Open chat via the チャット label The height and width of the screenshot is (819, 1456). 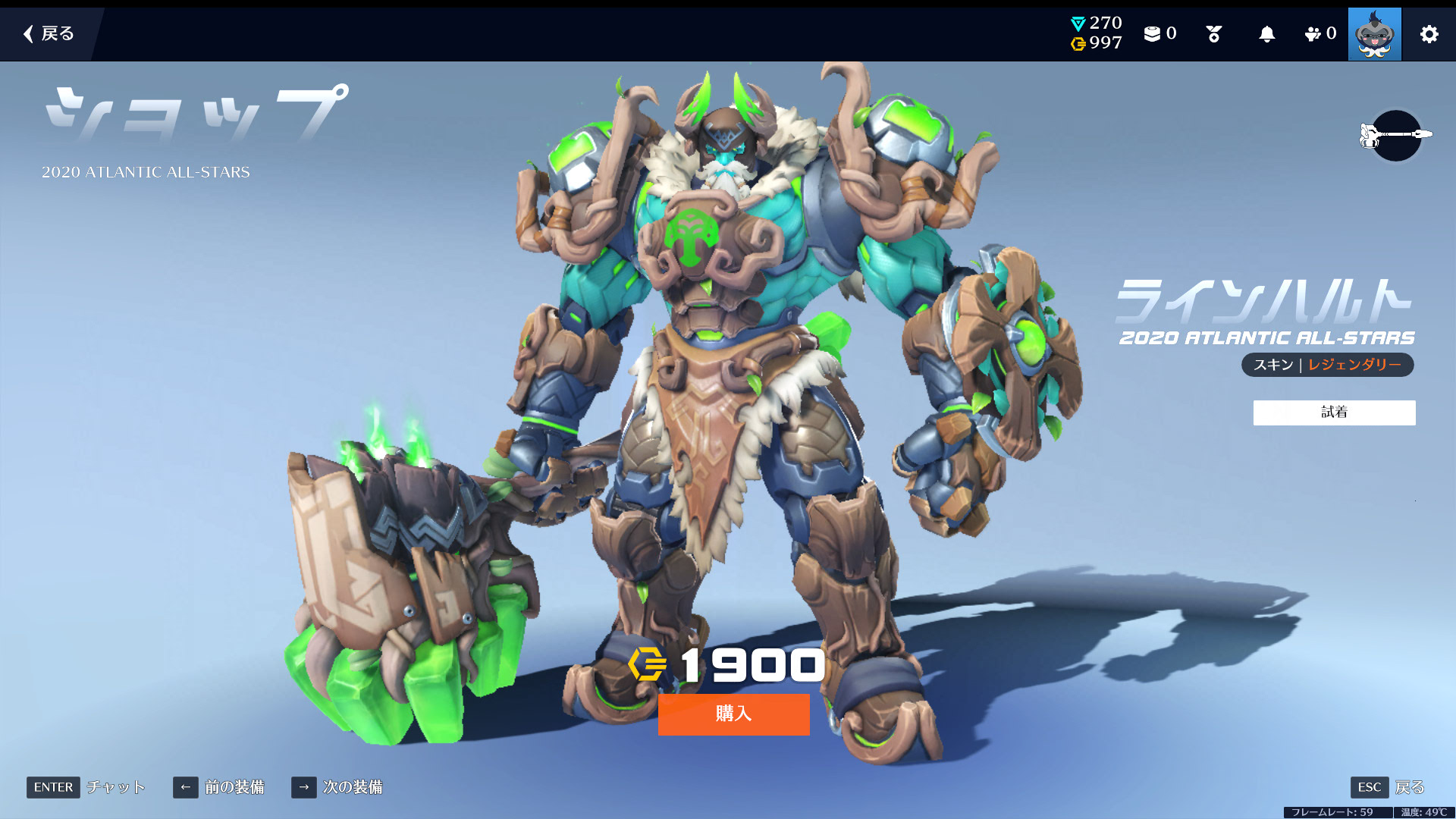tap(115, 787)
